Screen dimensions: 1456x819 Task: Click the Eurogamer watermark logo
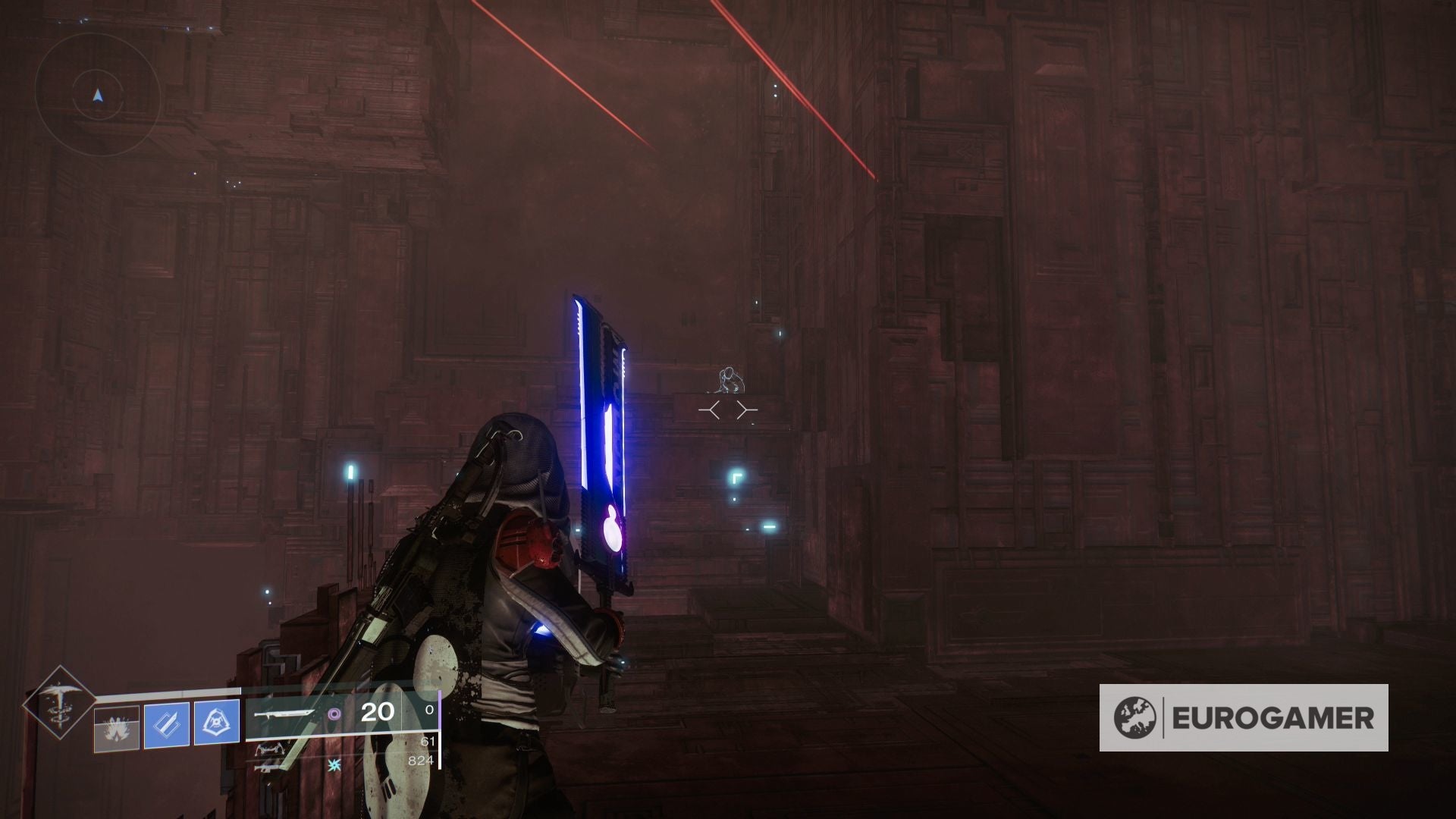click(x=1244, y=717)
